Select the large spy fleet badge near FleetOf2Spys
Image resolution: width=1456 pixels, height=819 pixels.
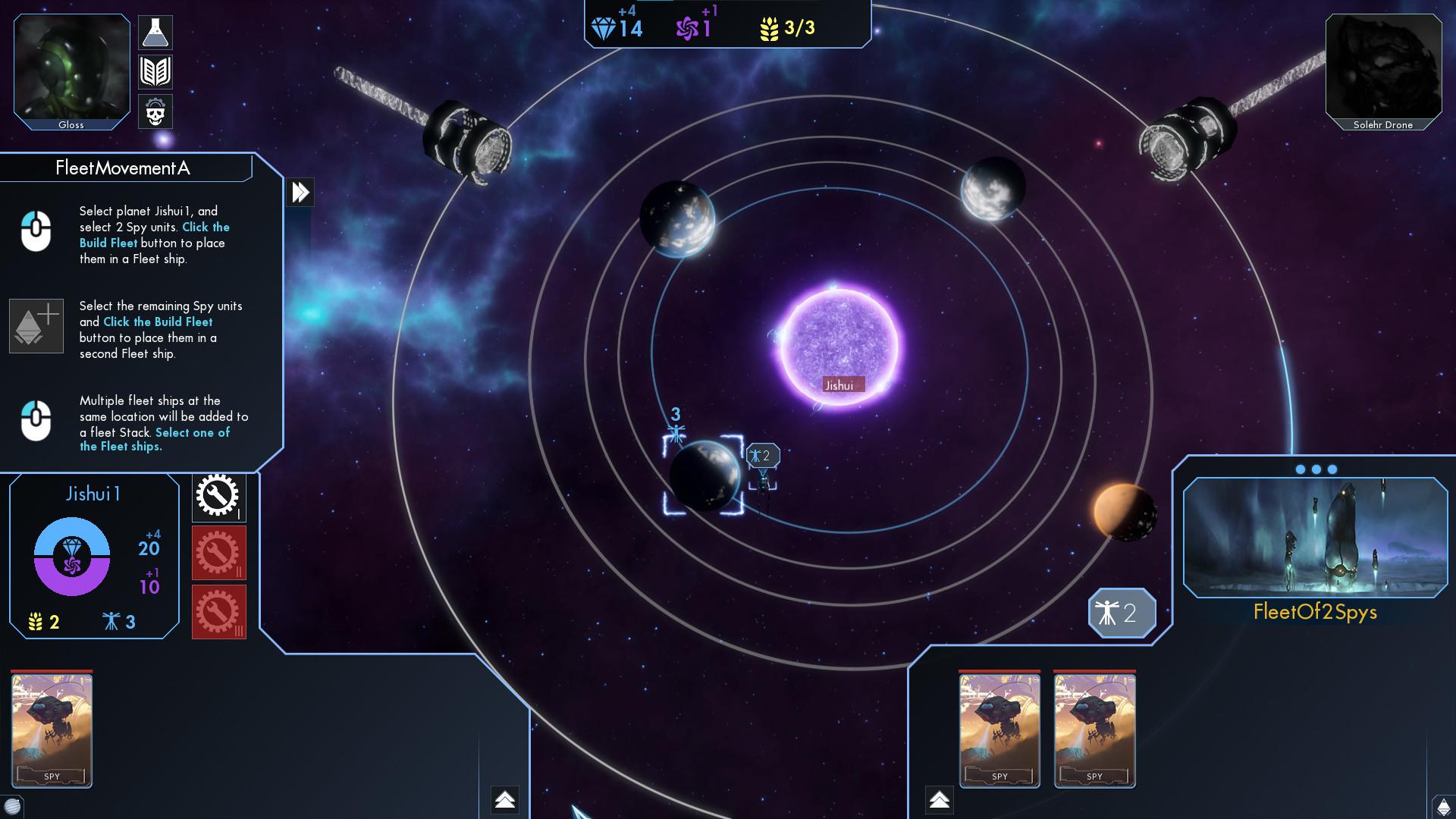tap(1122, 613)
